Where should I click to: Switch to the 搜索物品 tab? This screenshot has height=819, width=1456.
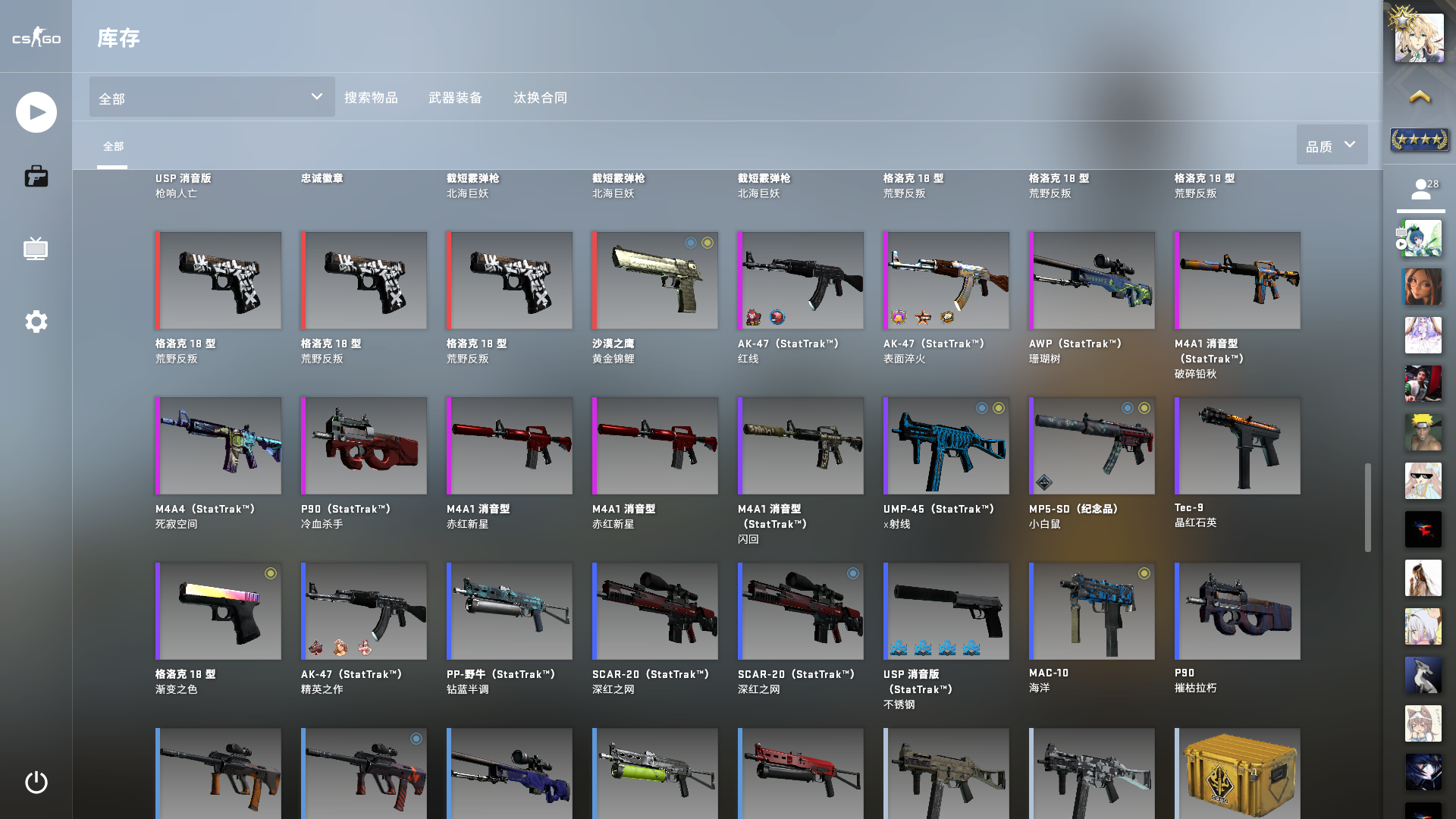[372, 97]
